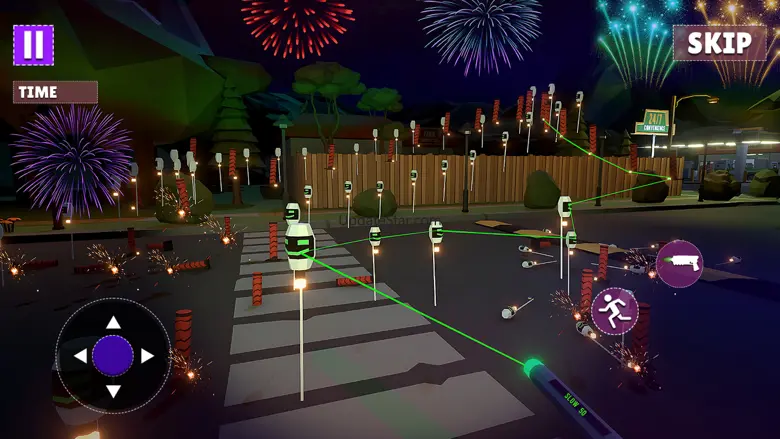Tap the D-pad up arrow
This screenshot has height=439, width=780.
[x=113, y=322]
